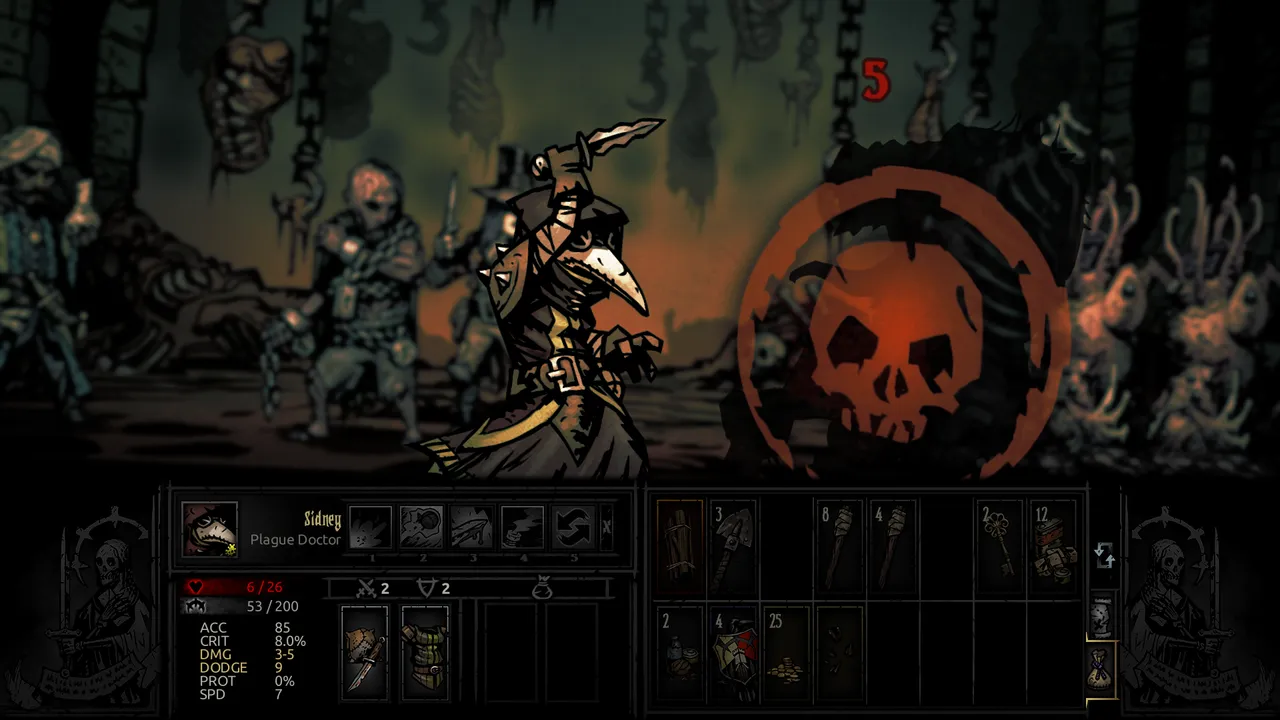
Task: Select the shovel stack of 3
Action: 733,546
